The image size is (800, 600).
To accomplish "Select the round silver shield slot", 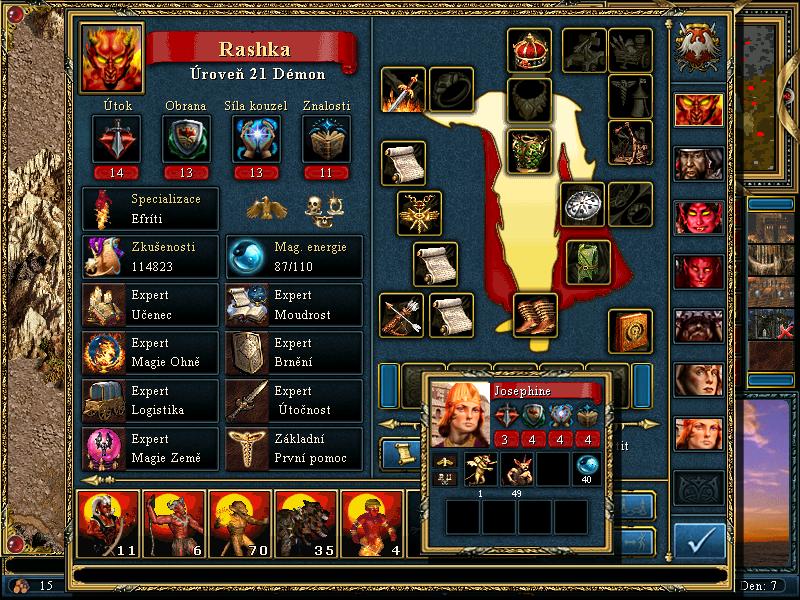I will [582, 204].
